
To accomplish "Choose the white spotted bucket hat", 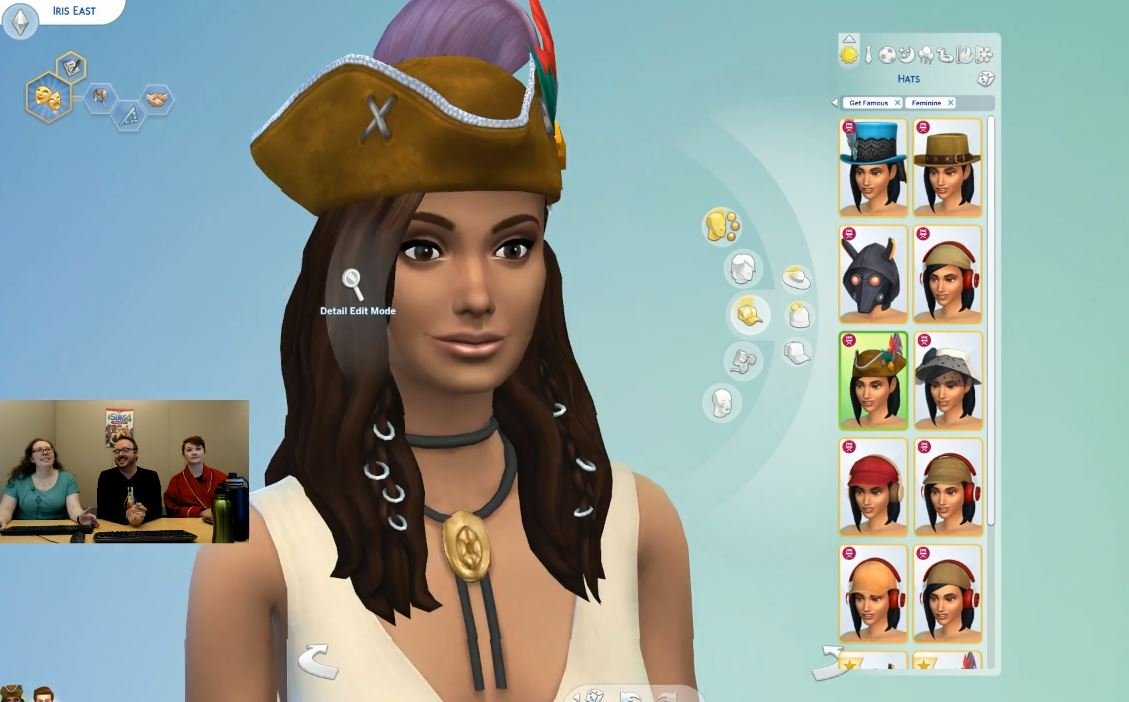I will pyautogui.click(x=948, y=381).
